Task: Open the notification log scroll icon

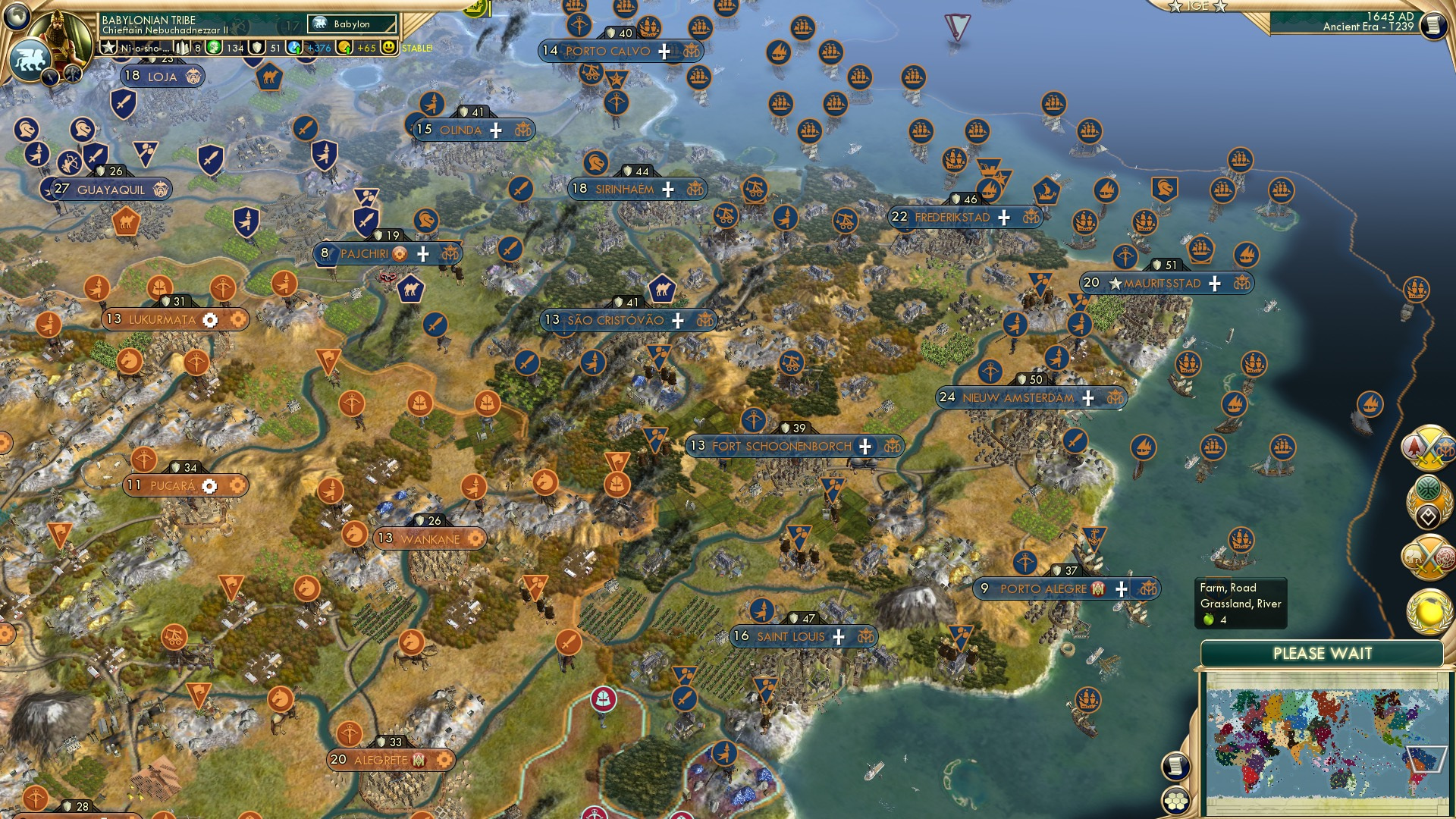Action: 1175,767
